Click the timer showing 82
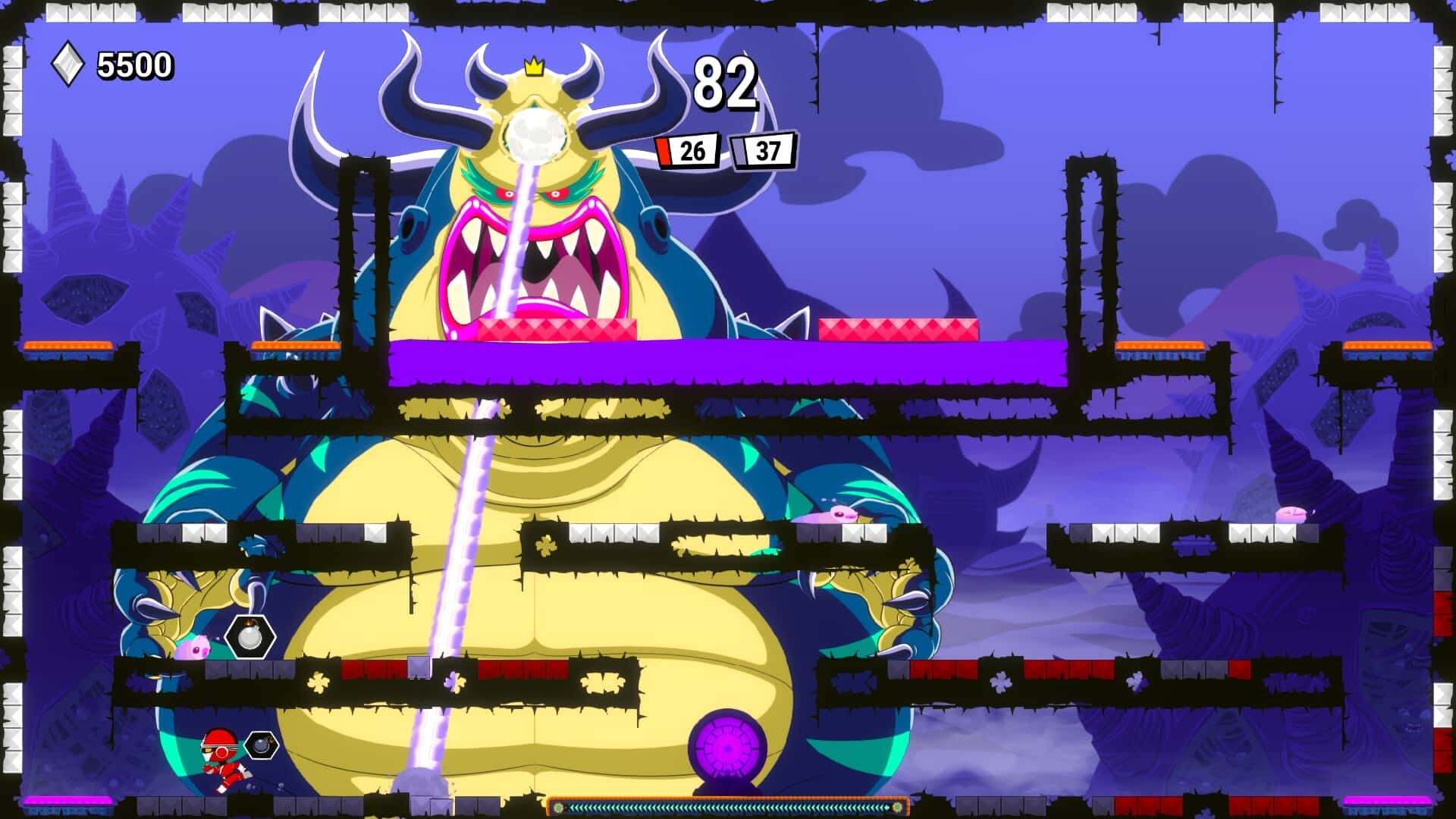Viewport: 1456px width, 819px height. [726, 83]
